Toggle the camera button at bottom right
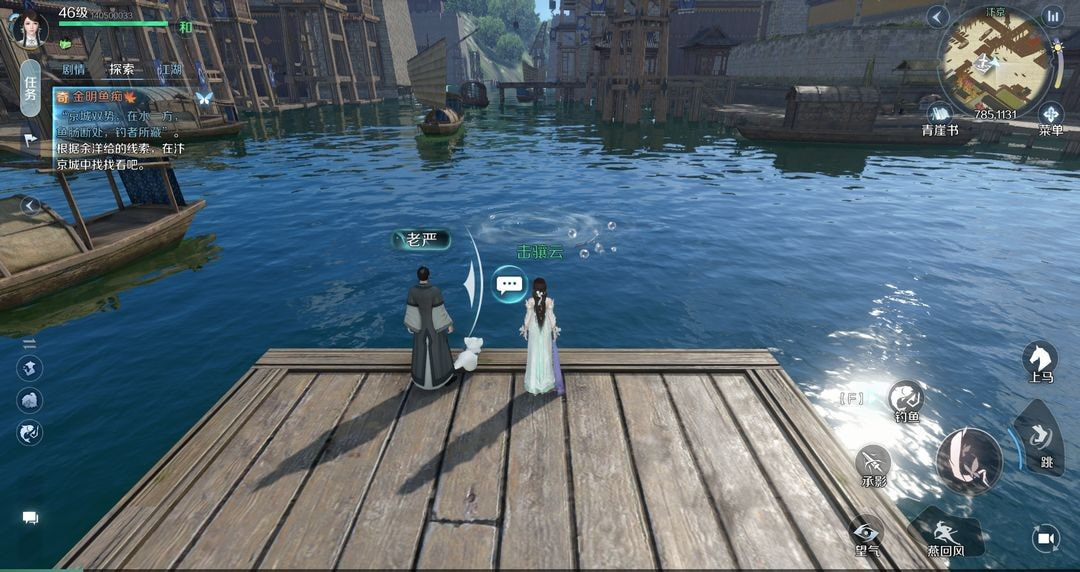 (x=1046, y=538)
